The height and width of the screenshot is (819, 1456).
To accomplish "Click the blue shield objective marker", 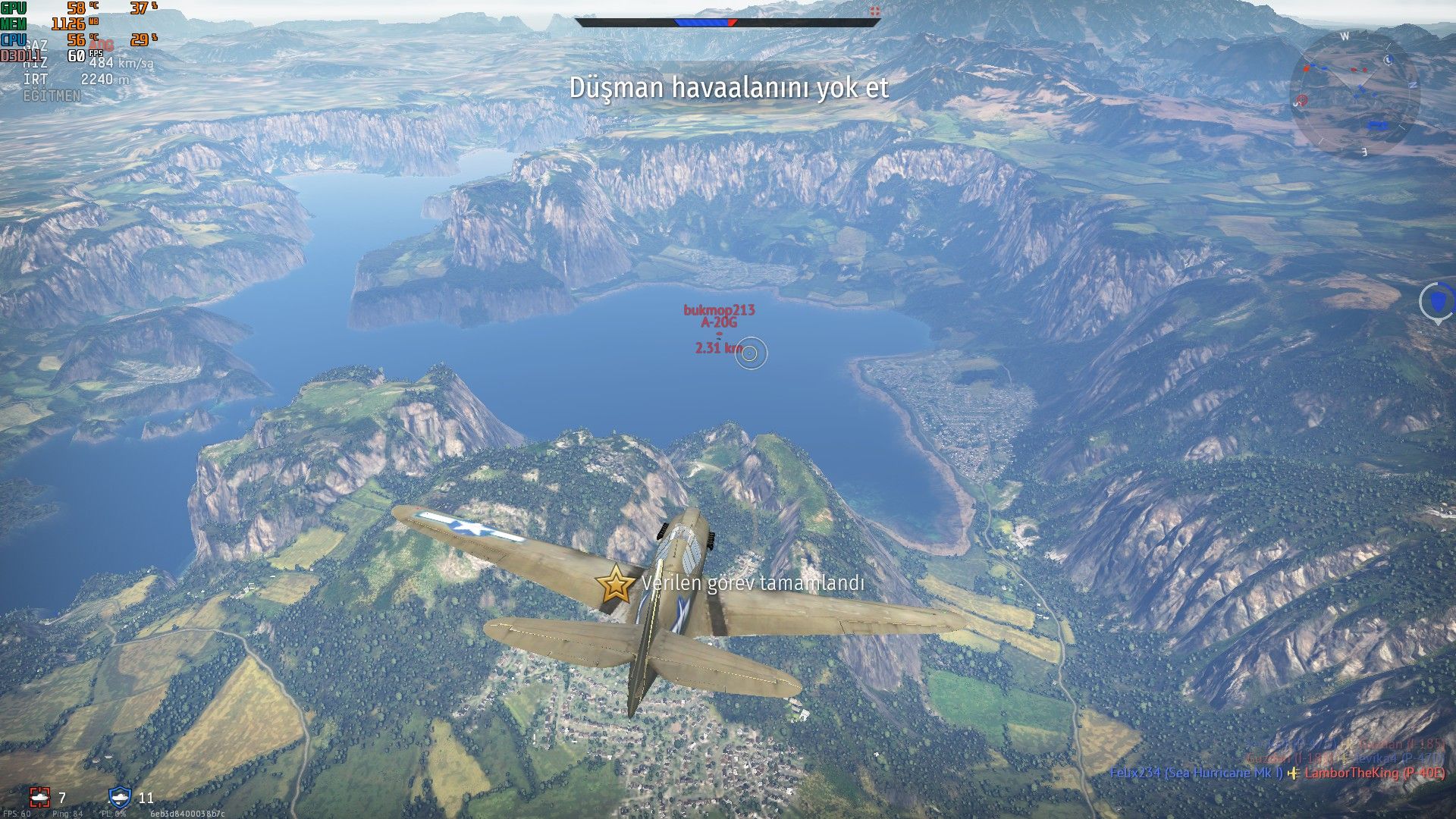I will (x=1437, y=302).
